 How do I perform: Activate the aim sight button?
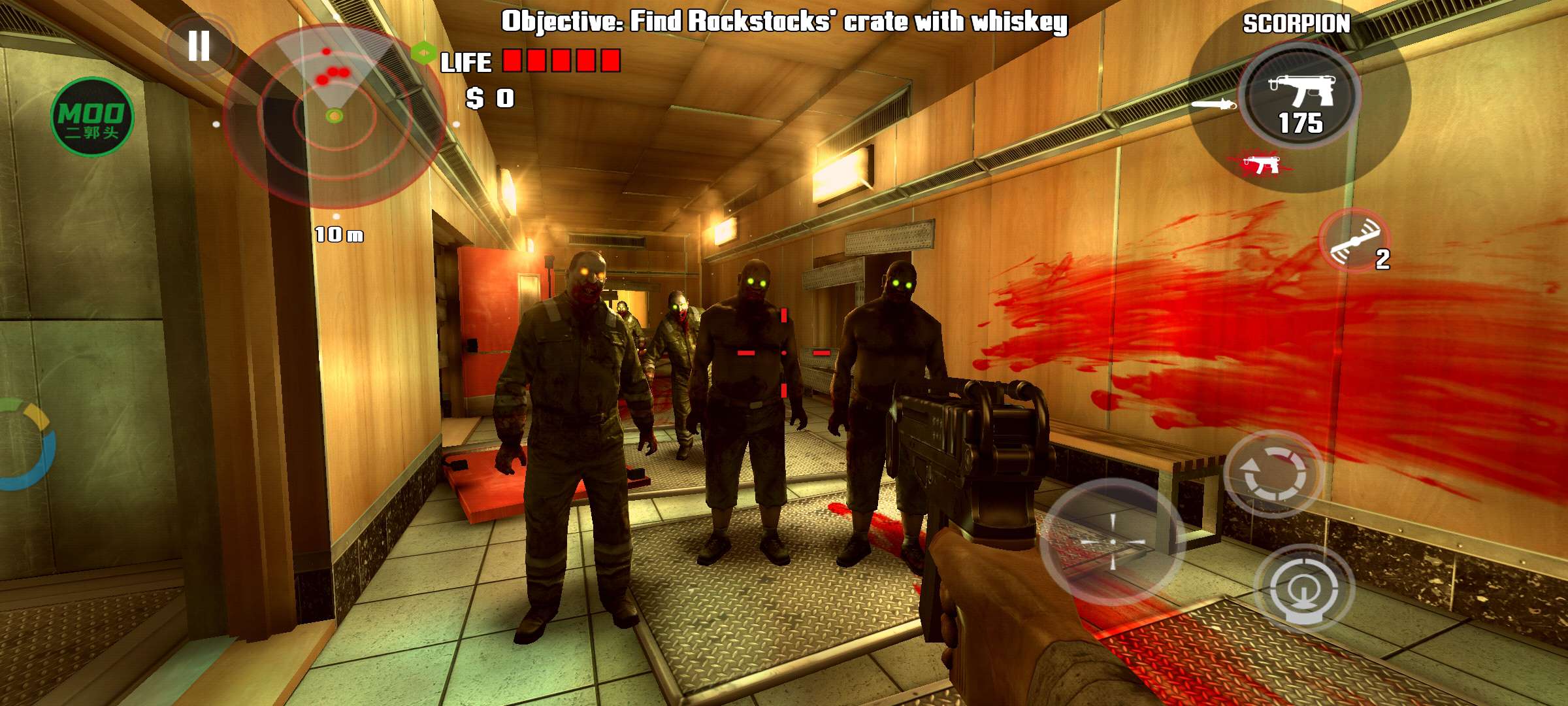coord(1303,588)
